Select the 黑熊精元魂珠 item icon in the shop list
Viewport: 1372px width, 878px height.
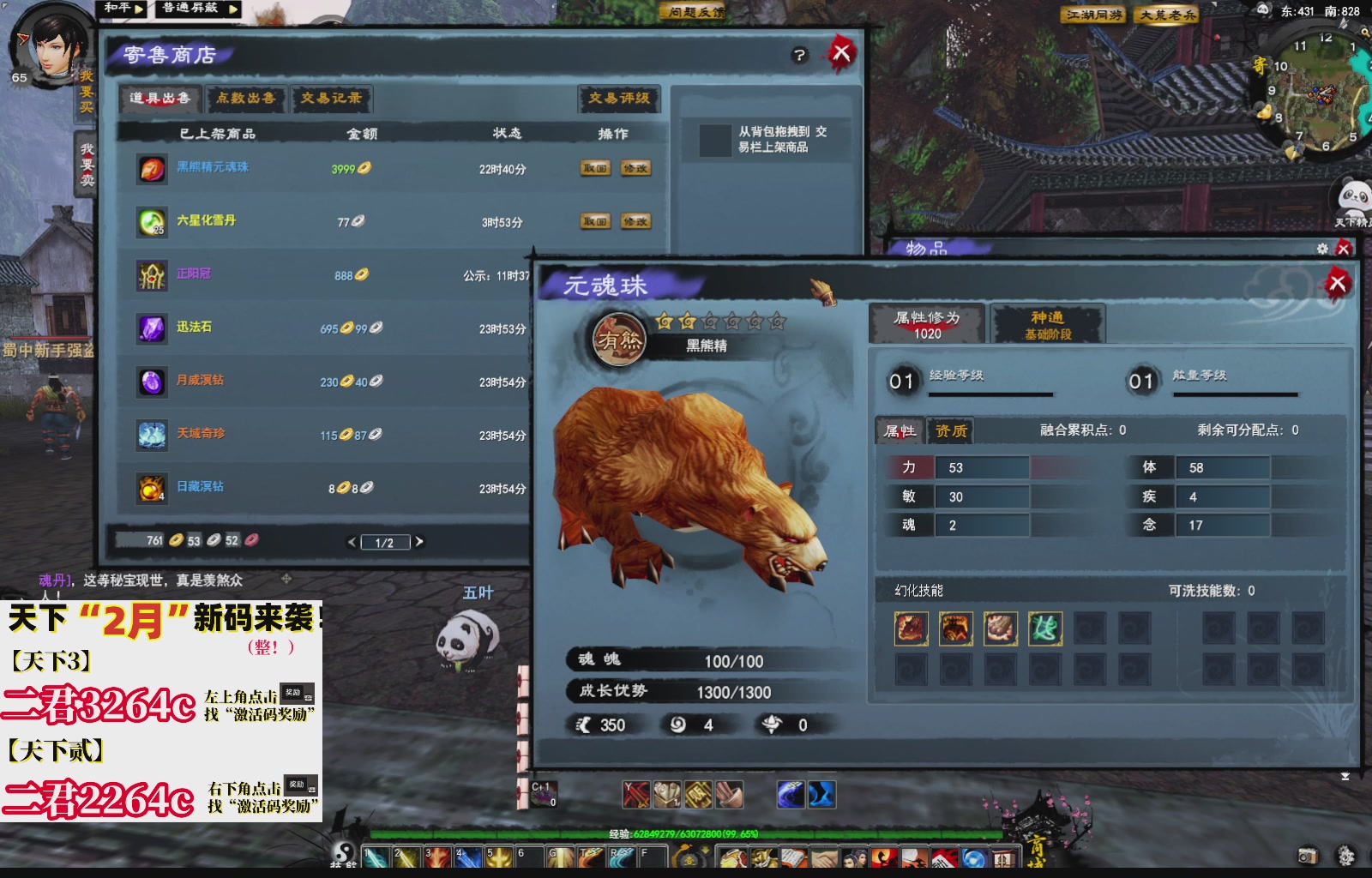tap(151, 169)
